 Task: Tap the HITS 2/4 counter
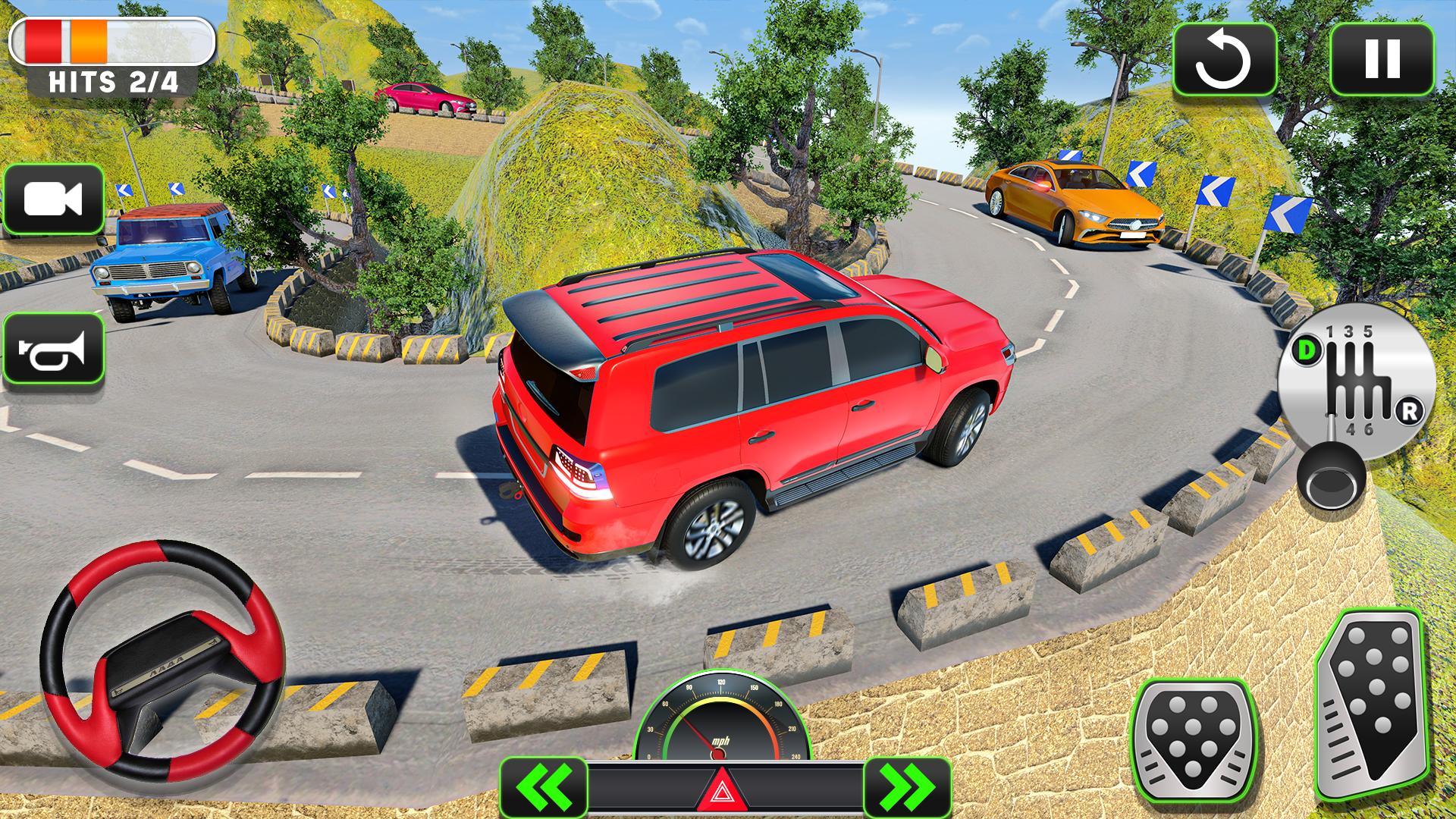coord(114,80)
